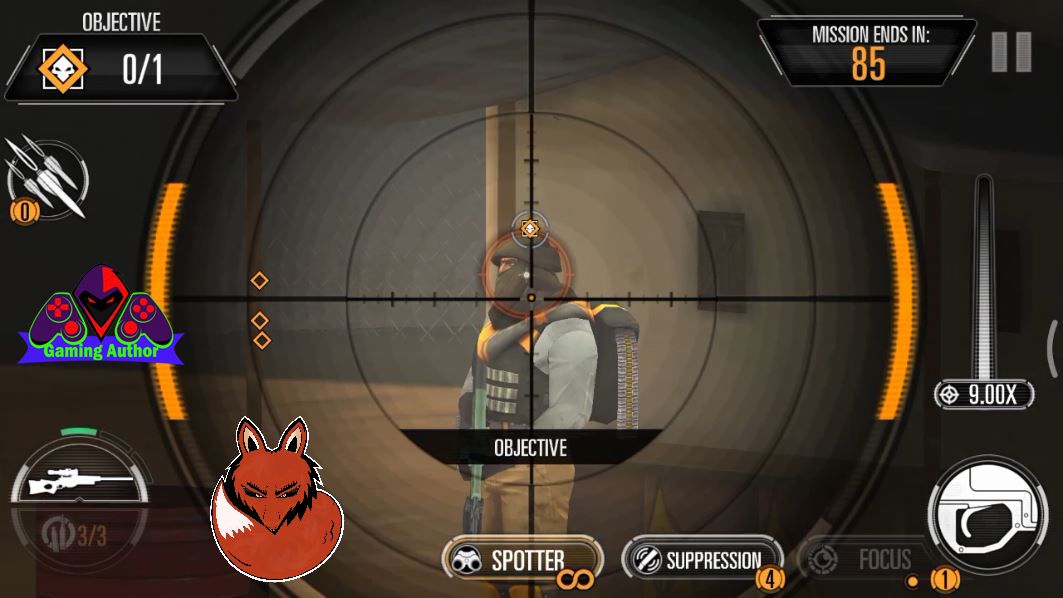Pause the mission
Image resolution: width=1063 pixels, height=598 pixels.
pos(1011,52)
